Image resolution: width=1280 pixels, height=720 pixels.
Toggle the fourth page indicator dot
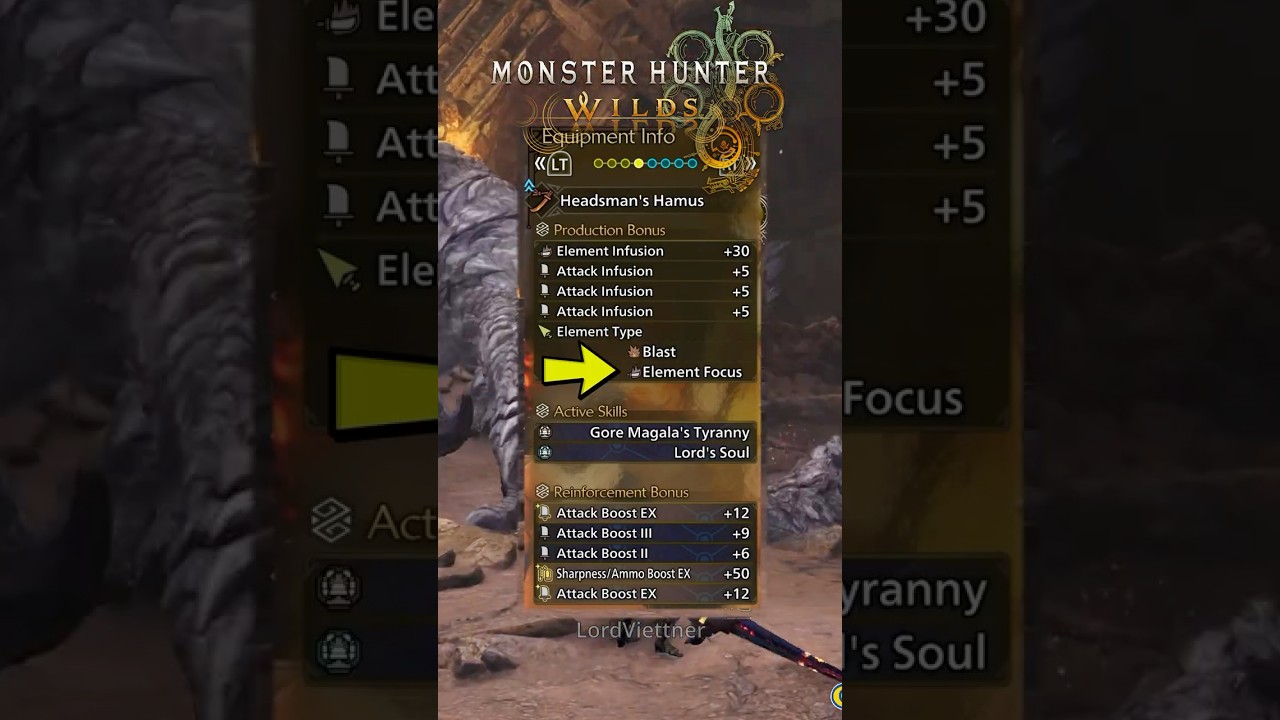638,163
